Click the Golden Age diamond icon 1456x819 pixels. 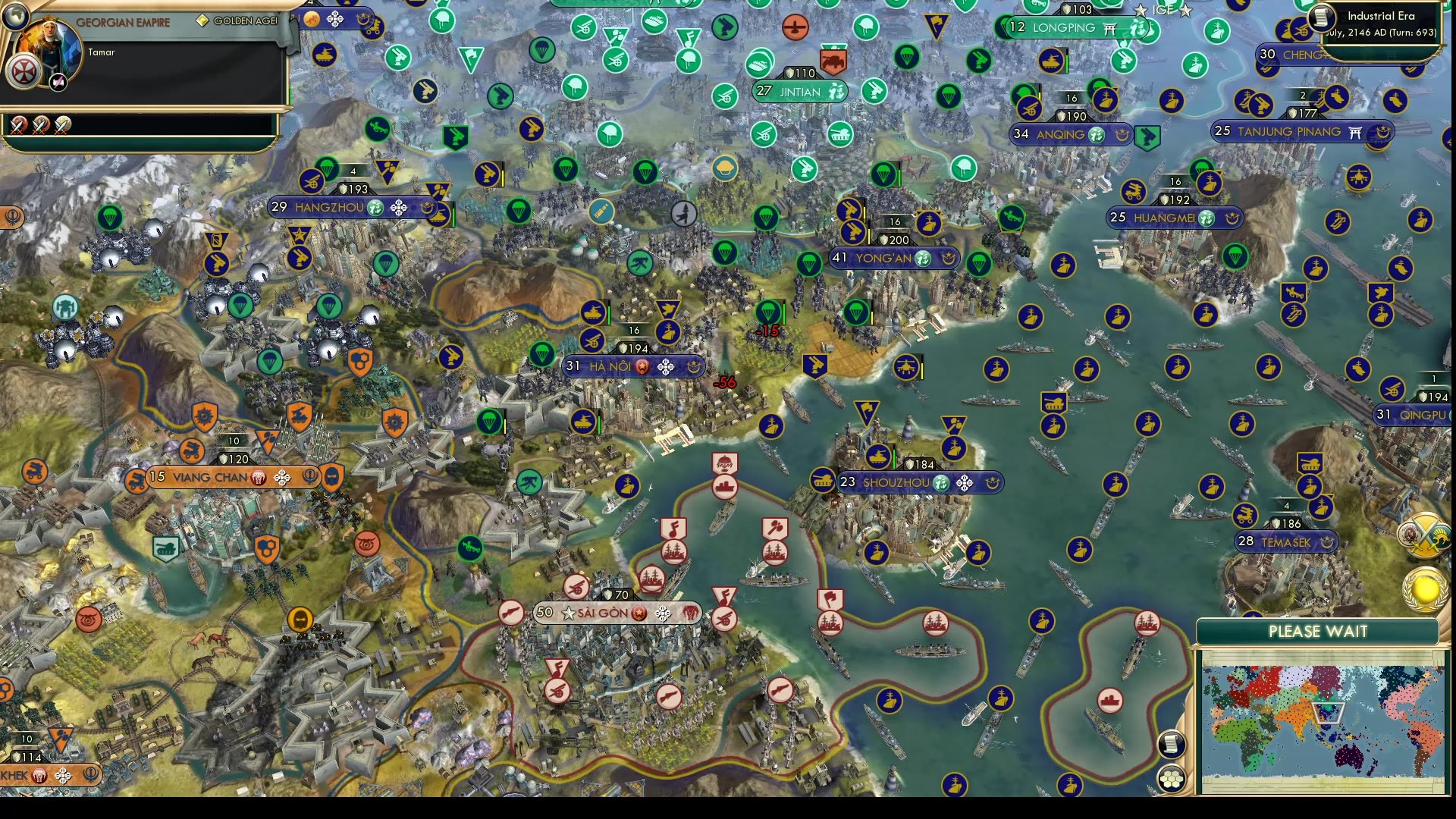point(202,20)
